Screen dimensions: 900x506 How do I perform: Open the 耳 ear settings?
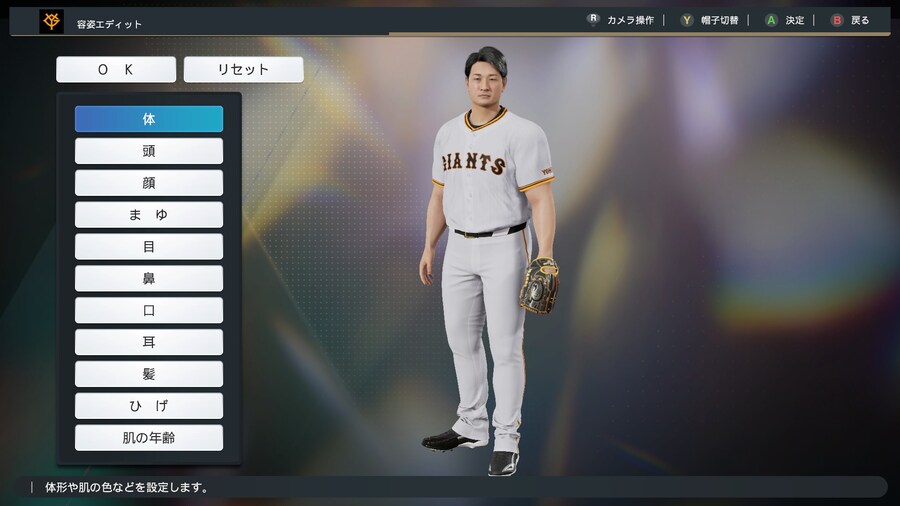149,342
